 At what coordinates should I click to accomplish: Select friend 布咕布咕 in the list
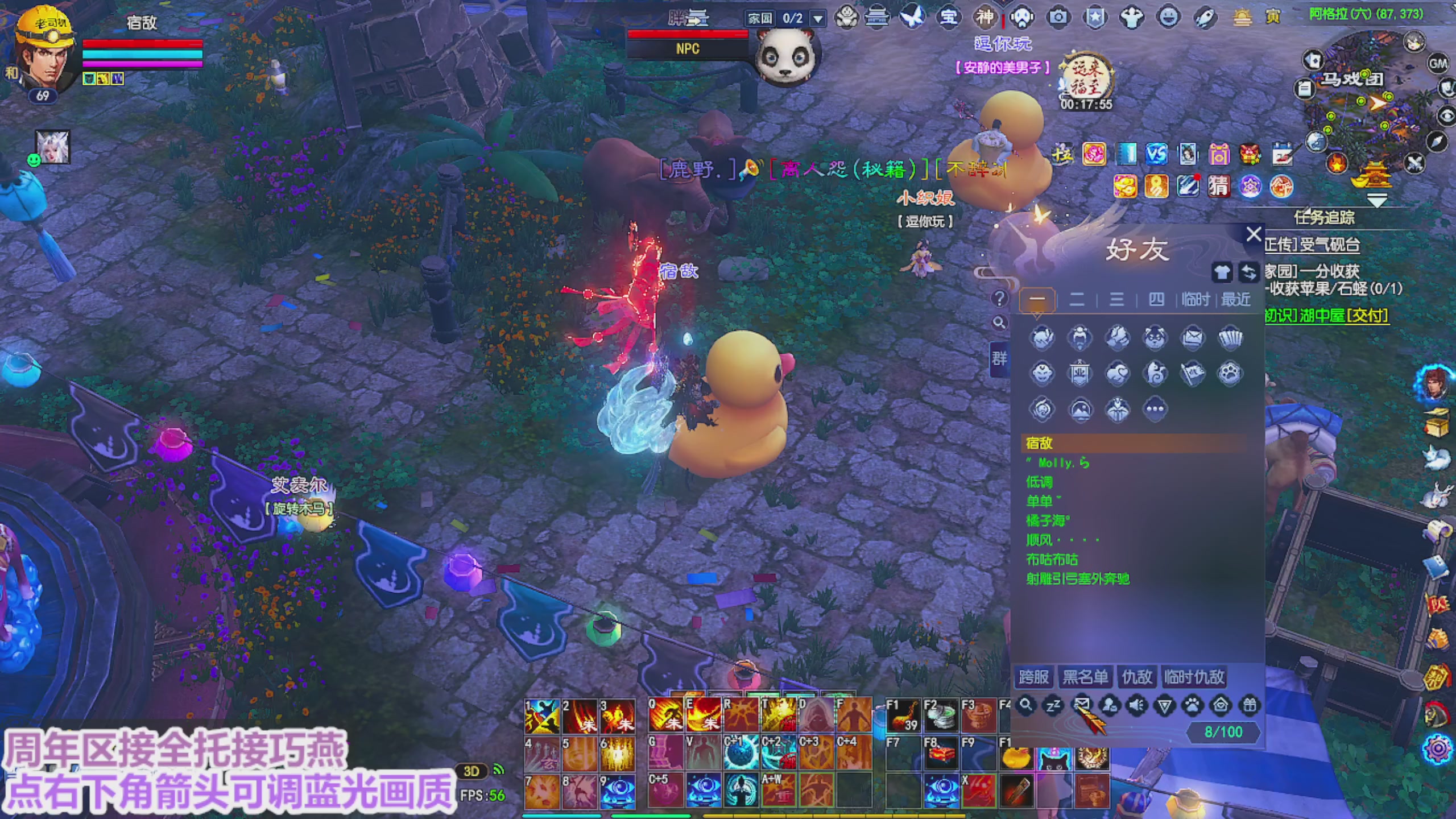pyautogui.click(x=1052, y=559)
